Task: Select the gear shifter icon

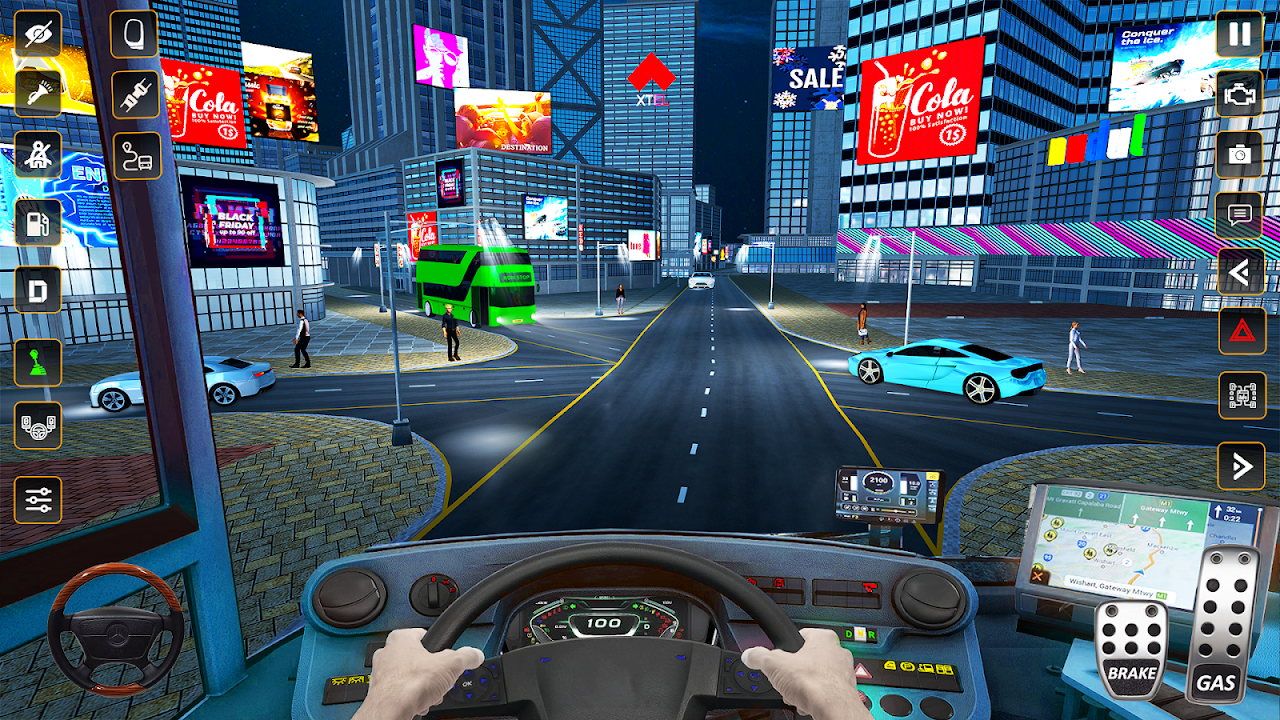Action: (x=36, y=364)
